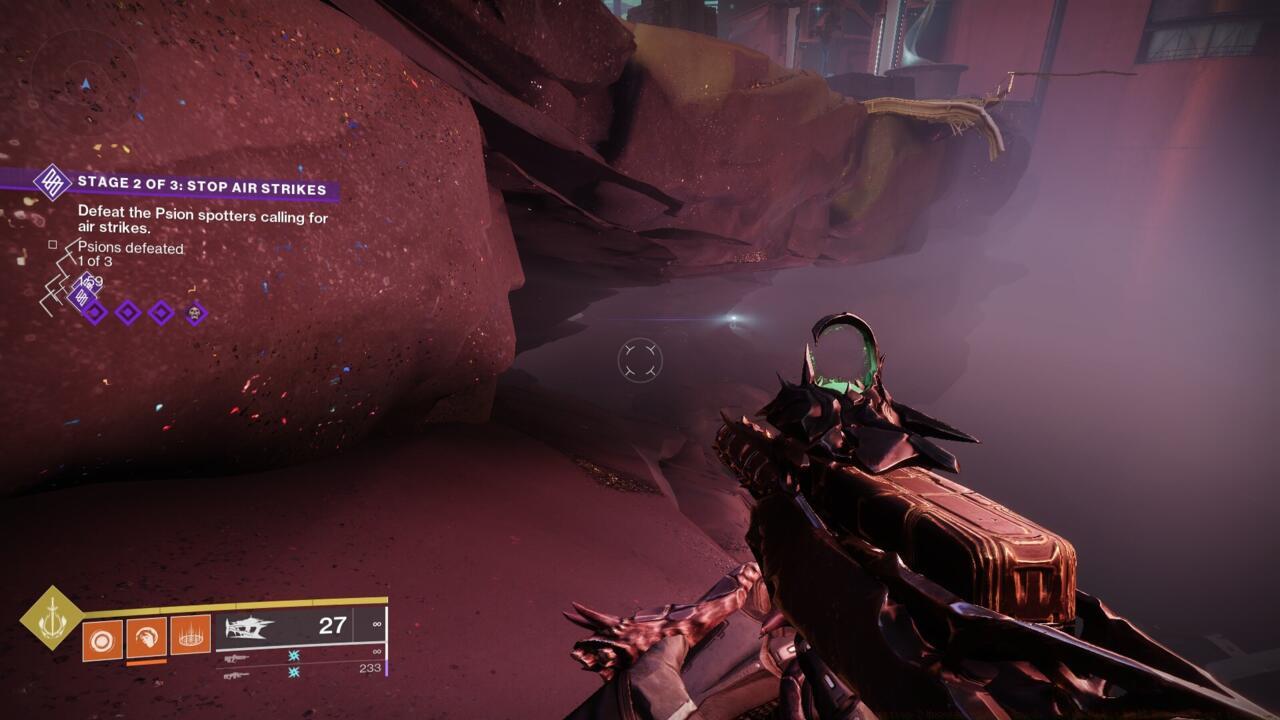1280x720 pixels.
Task: Click the radar minimap circle
Action: click(x=86, y=78)
